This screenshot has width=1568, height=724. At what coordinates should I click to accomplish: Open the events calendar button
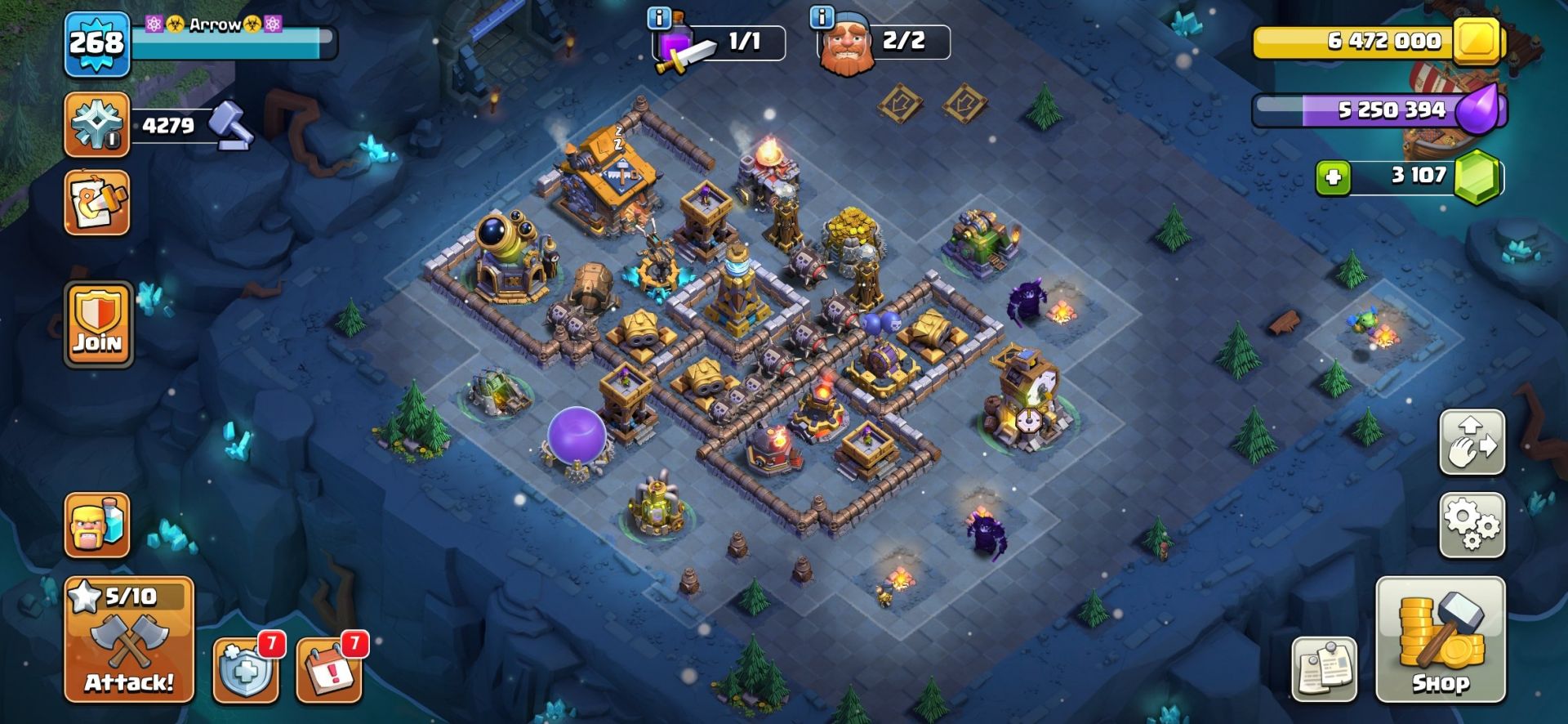(329, 671)
